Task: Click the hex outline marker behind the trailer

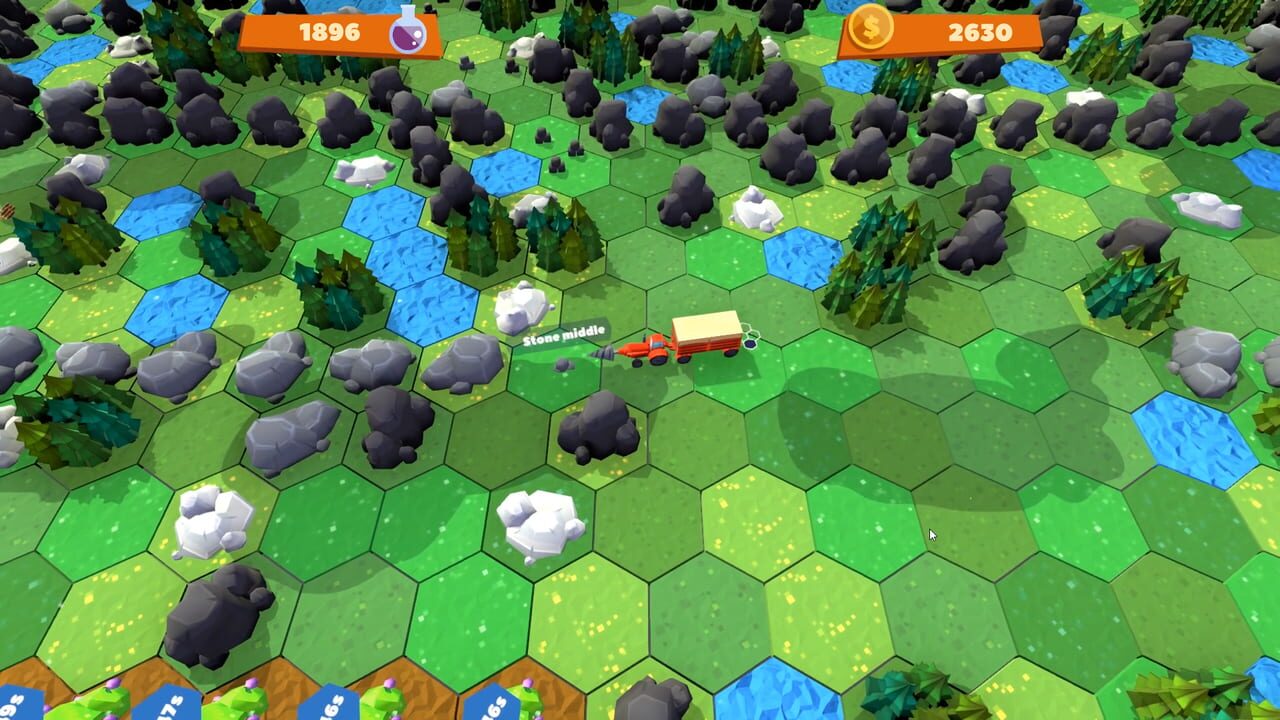Action: pos(749,343)
